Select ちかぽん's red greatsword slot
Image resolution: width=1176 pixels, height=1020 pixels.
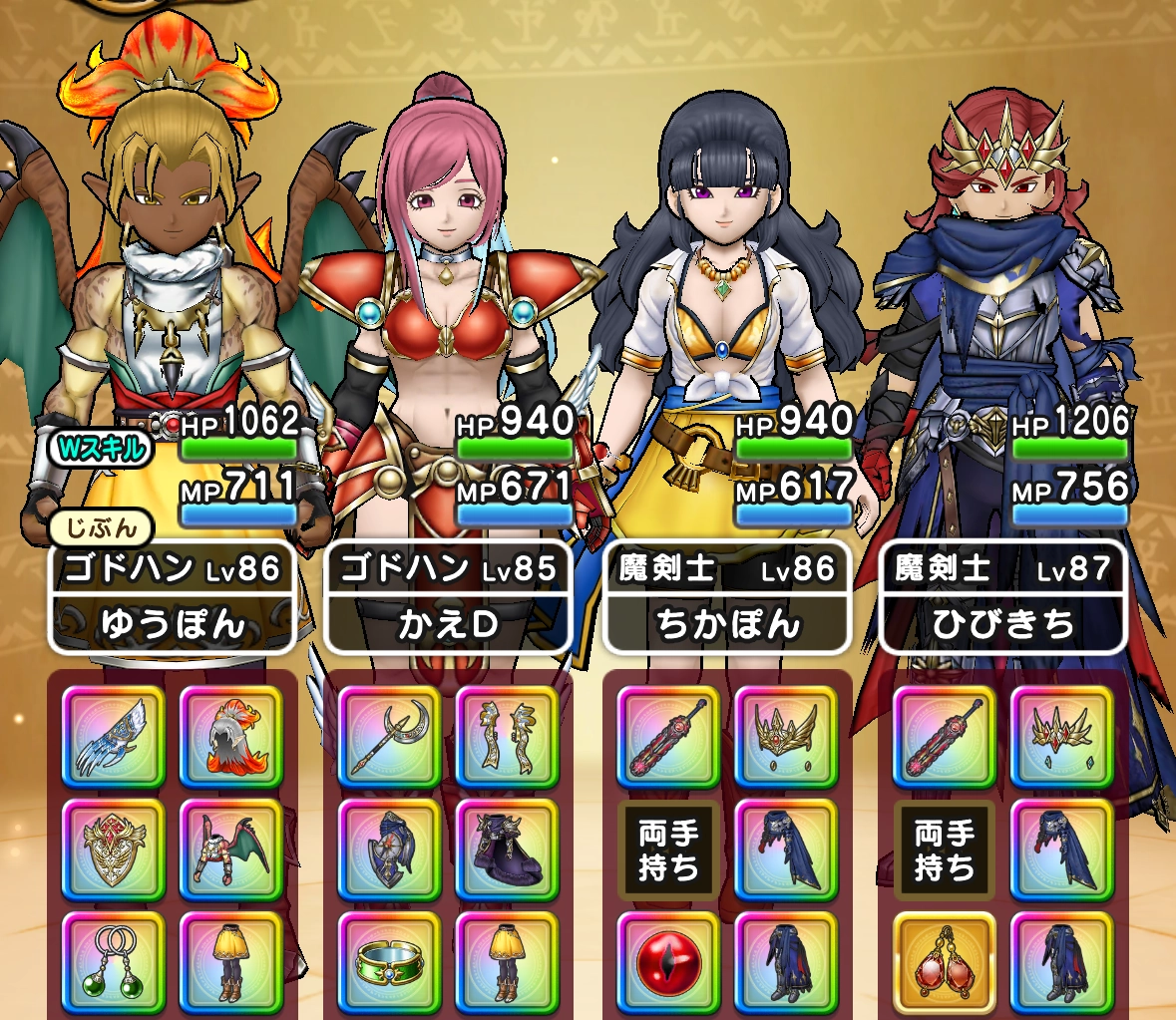(x=668, y=737)
